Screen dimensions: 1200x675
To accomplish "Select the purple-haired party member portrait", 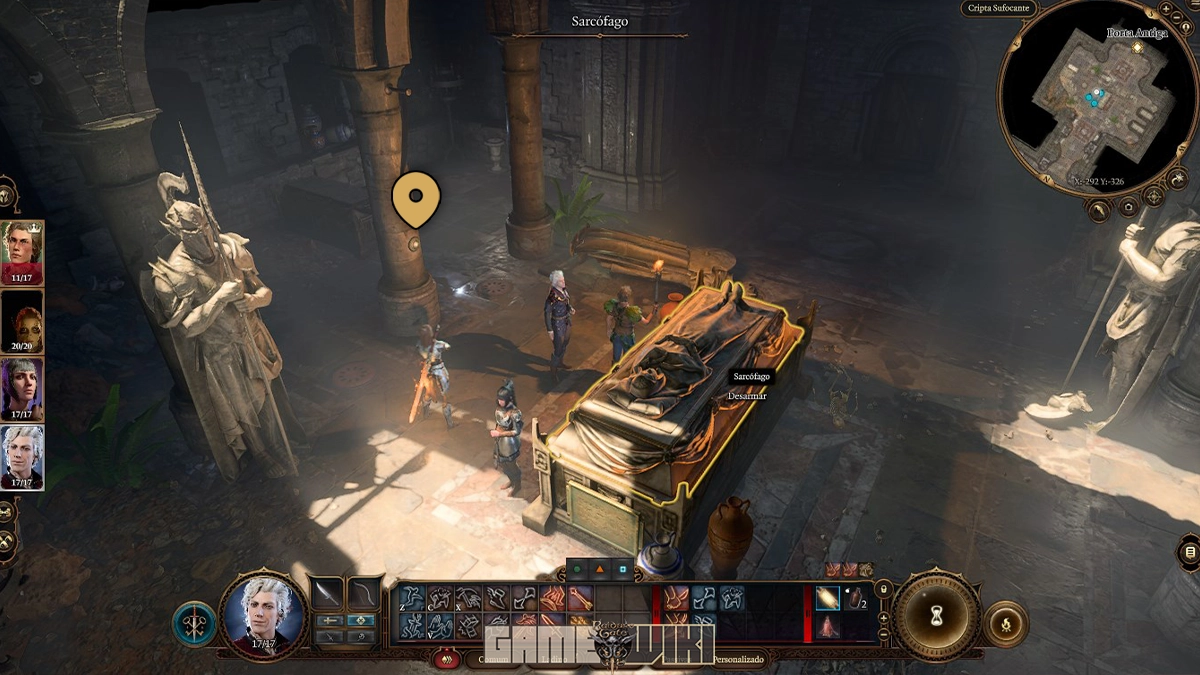I will pyautogui.click(x=22, y=389).
